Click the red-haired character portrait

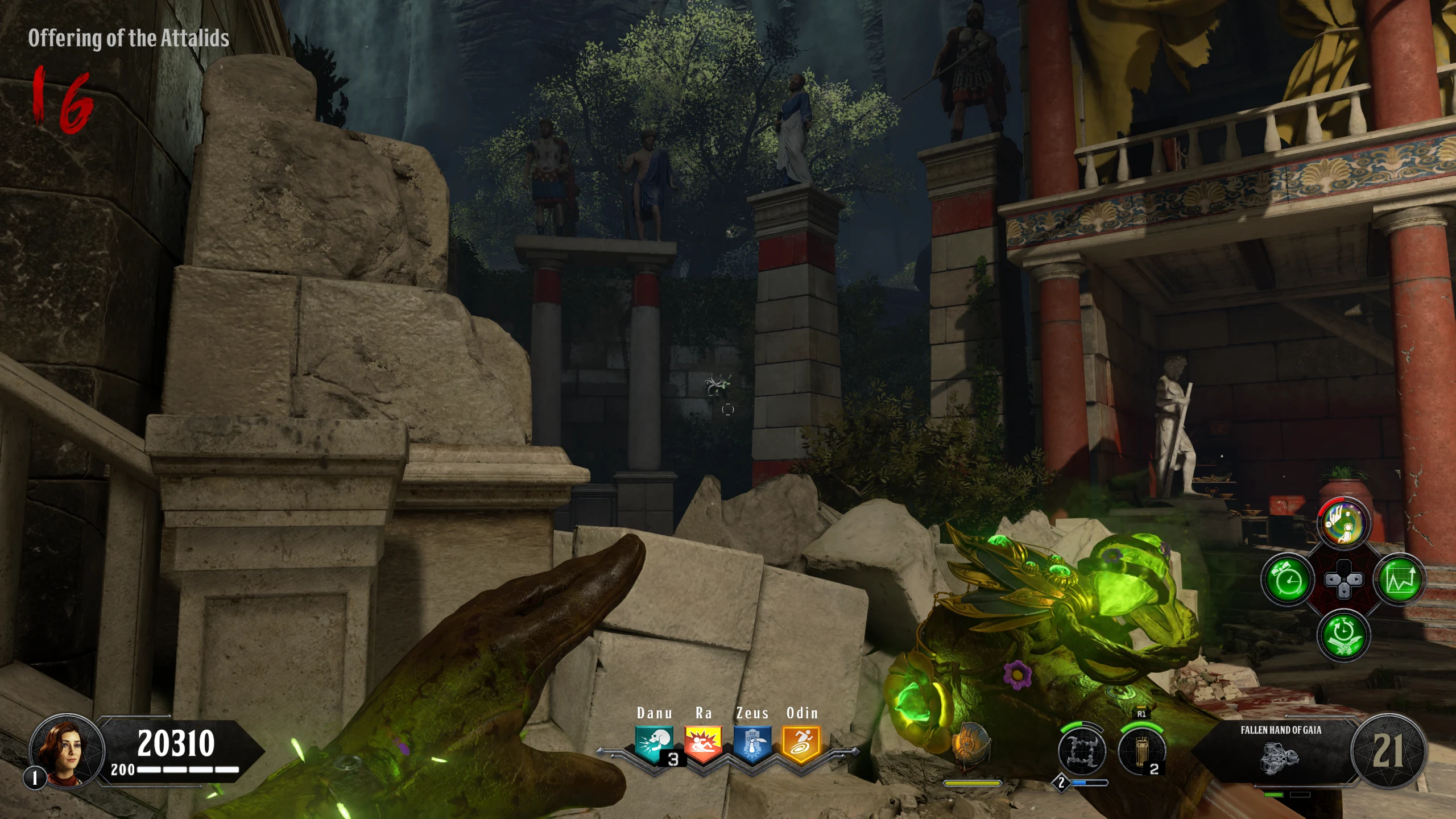tap(67, 752)
